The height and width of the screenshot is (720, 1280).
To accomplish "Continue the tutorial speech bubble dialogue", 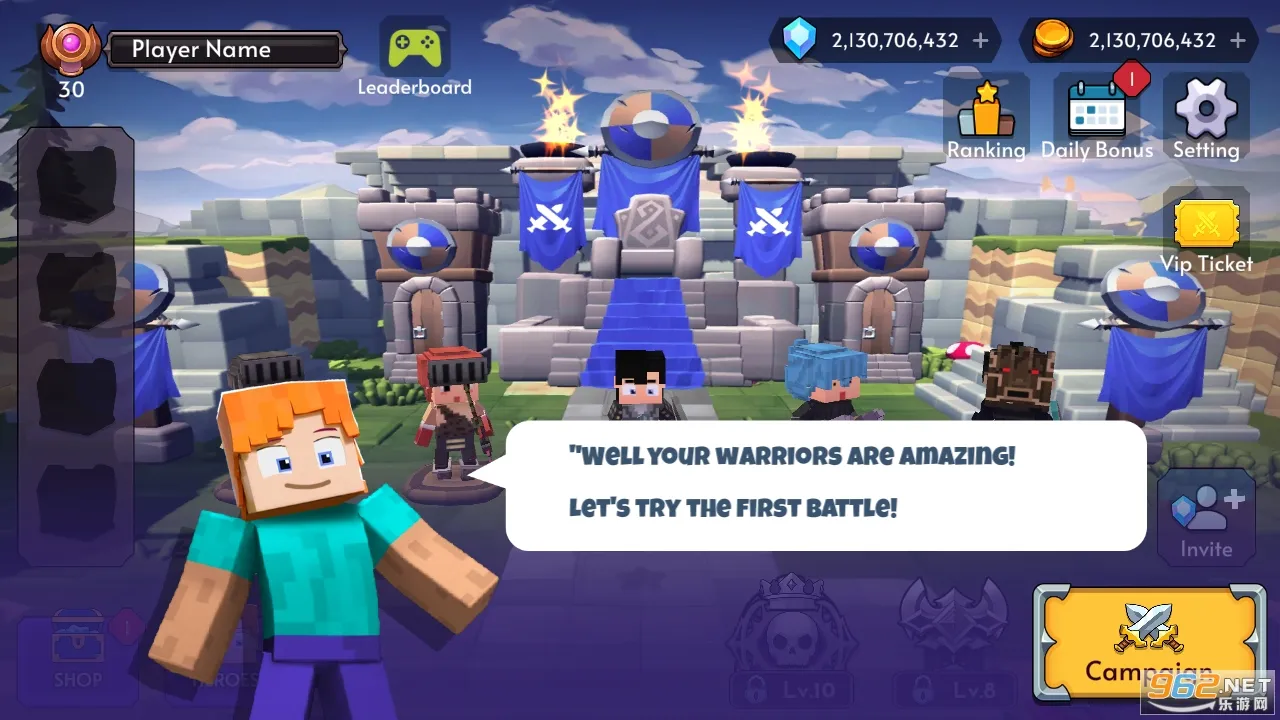I will (x=825, y=485).
